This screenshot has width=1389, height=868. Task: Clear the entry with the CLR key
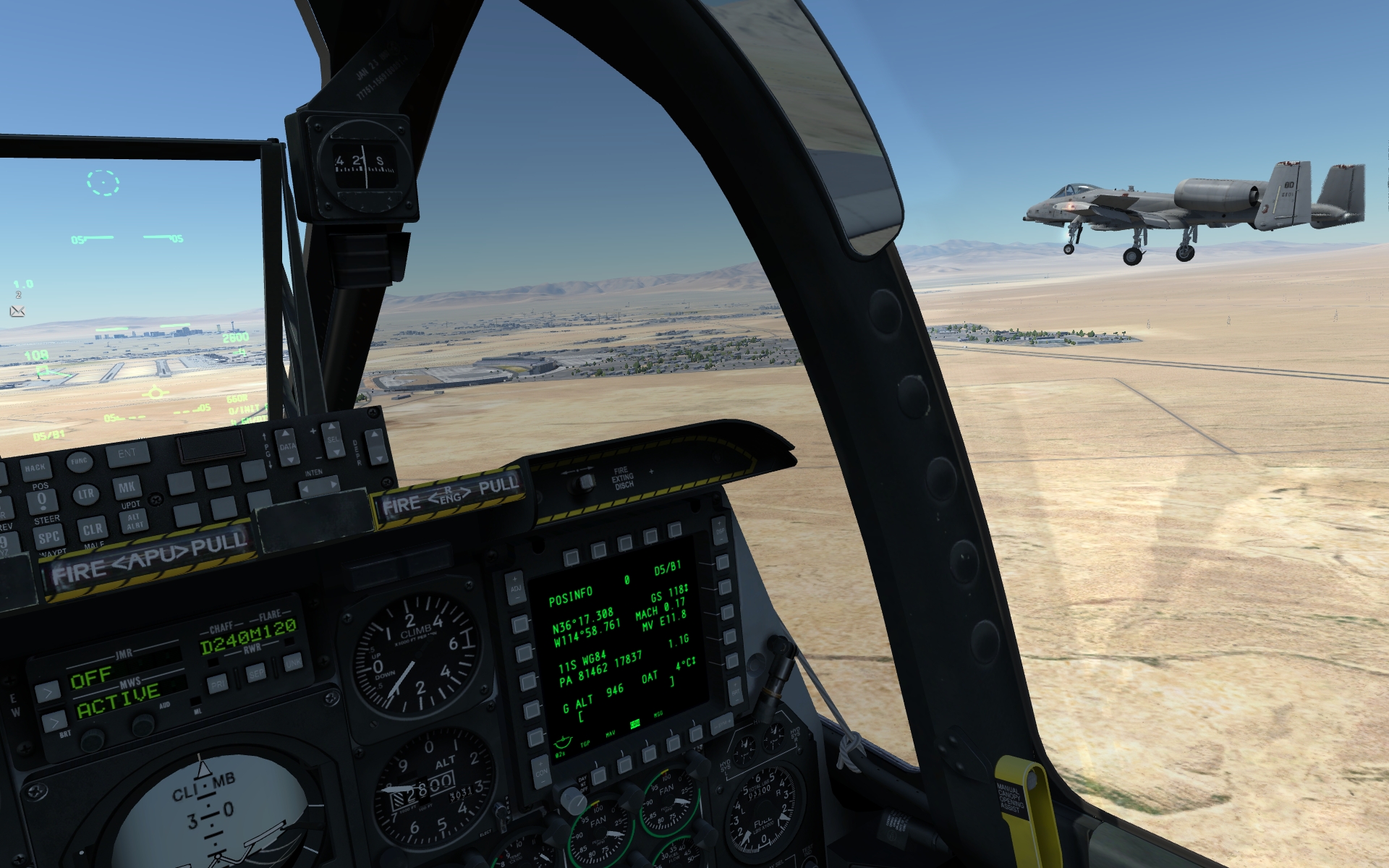[93, 529]
